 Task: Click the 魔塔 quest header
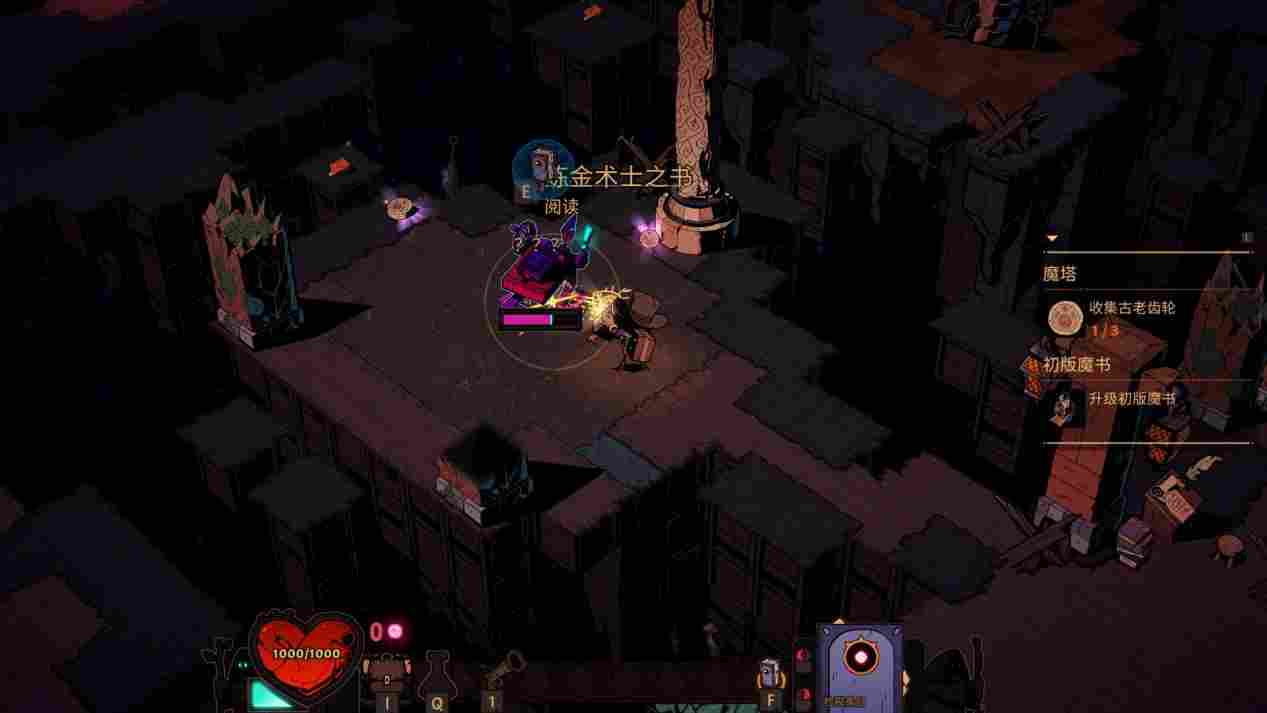pos(1060,274)
